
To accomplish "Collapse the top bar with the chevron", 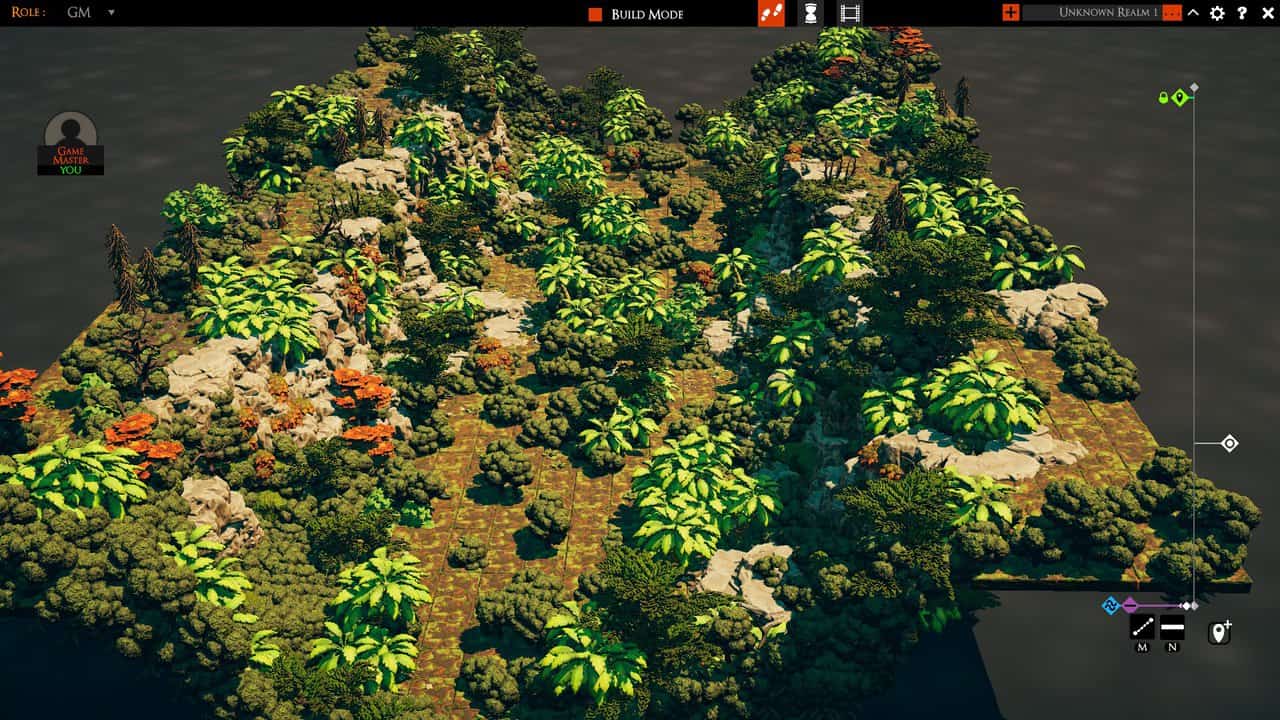I will click(1193, 13).
